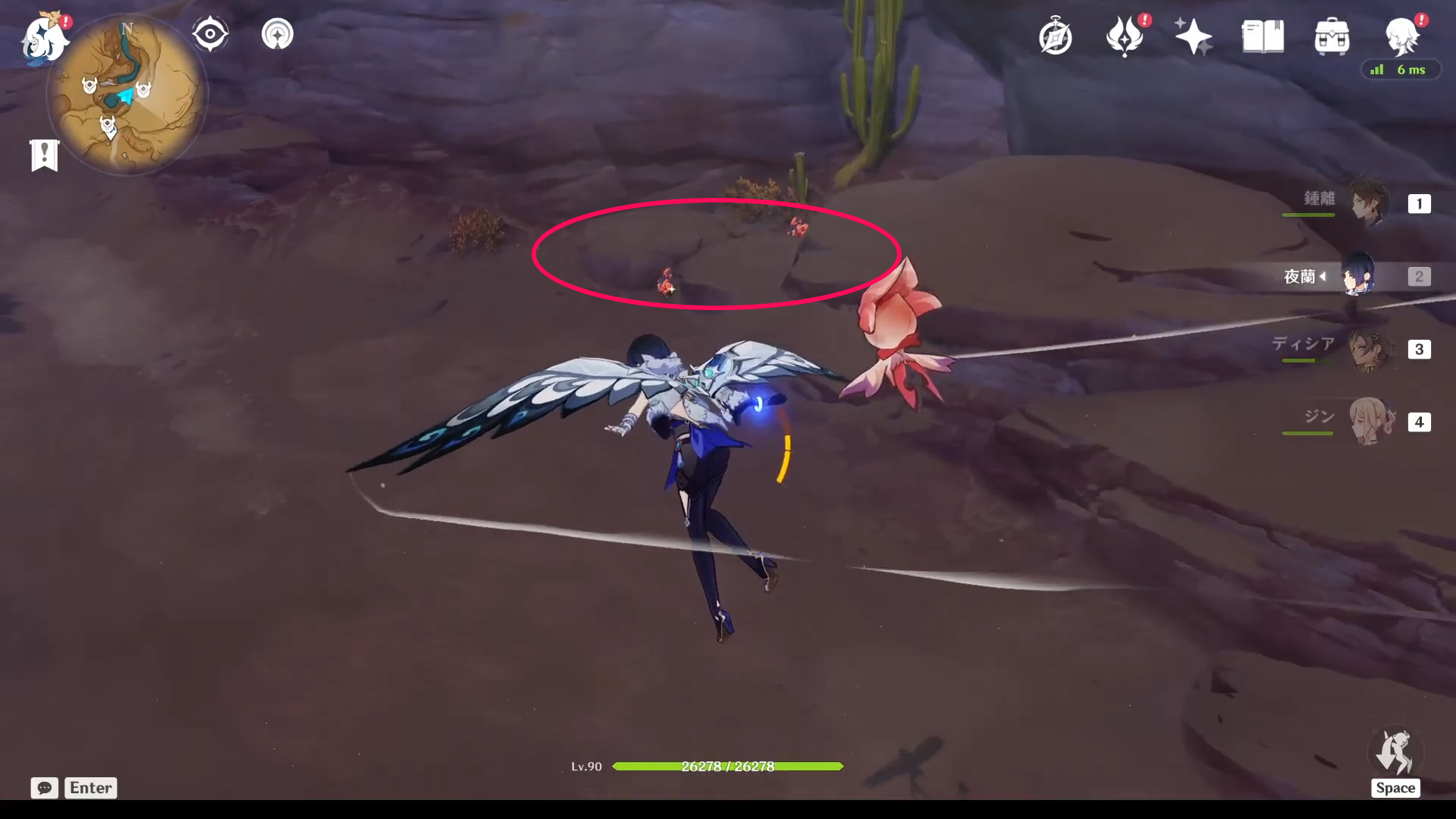
Task: Click the broadcast notice icon in top bar
Action: pos(277,33)
